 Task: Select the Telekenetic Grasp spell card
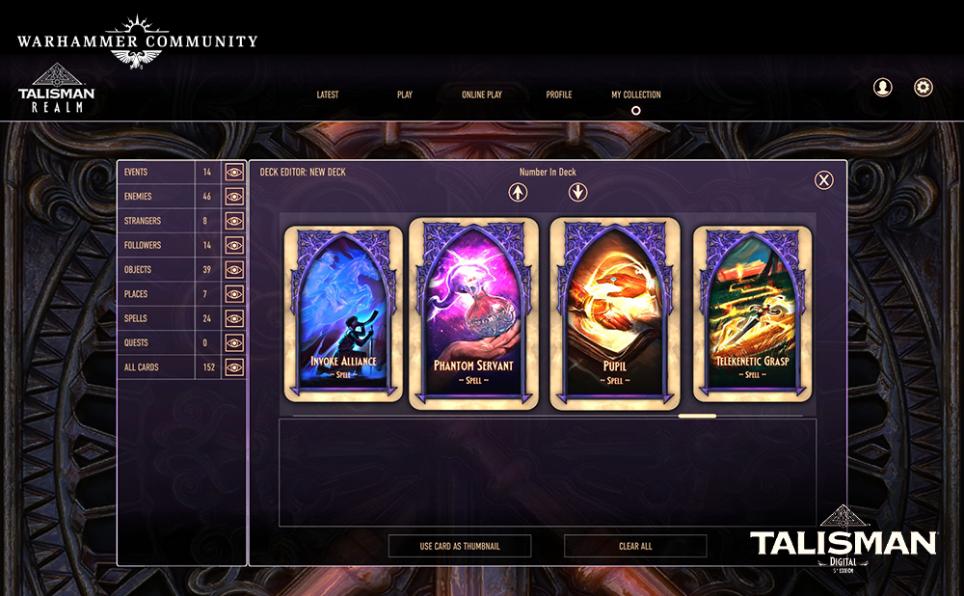point(753,314)
